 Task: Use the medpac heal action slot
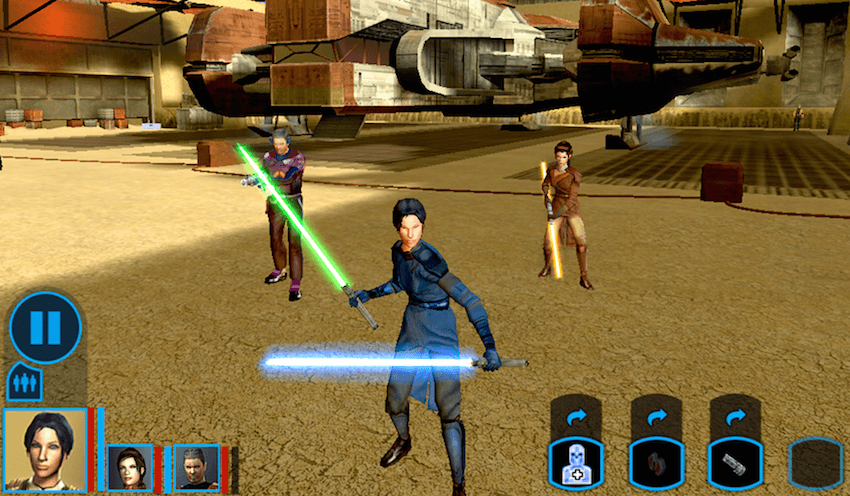[575, 463]
